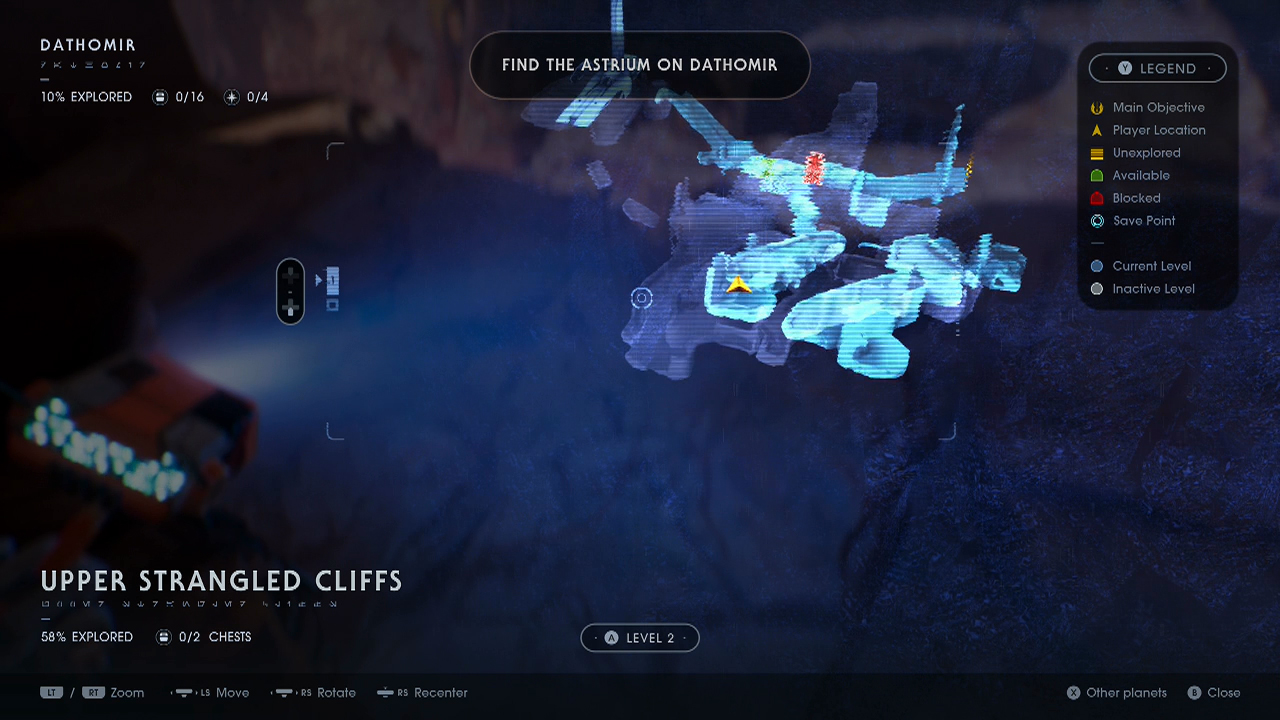Select the Upper Strangled Cliffs area label
Image resolution: width=1280 pixels, height=720 pixels.
(x=220, y=581)
